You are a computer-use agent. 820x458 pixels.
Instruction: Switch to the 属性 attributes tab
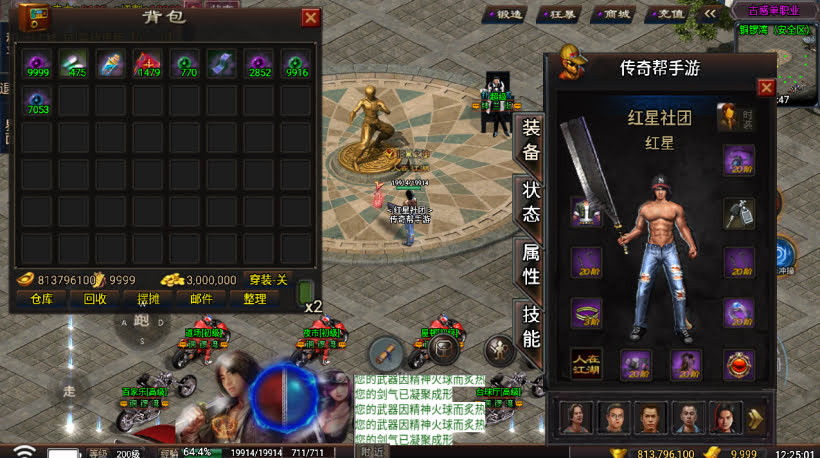[530, 263]
